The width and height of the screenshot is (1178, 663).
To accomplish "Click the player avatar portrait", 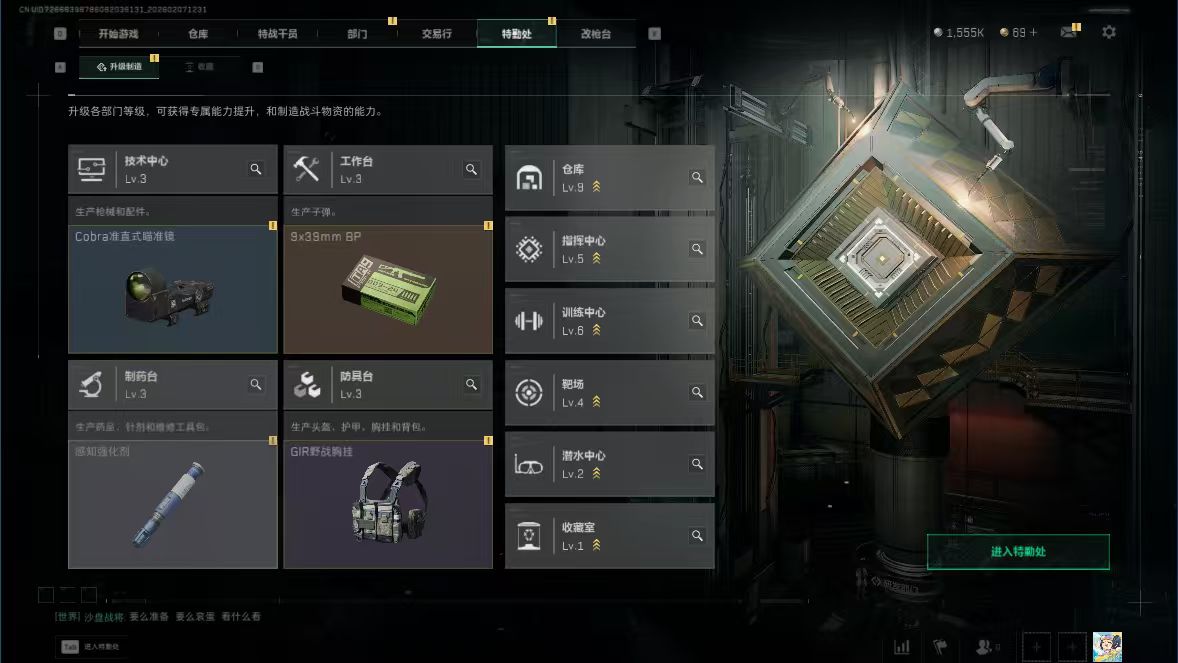I will pyautogui.click(x=1107, y=646).
